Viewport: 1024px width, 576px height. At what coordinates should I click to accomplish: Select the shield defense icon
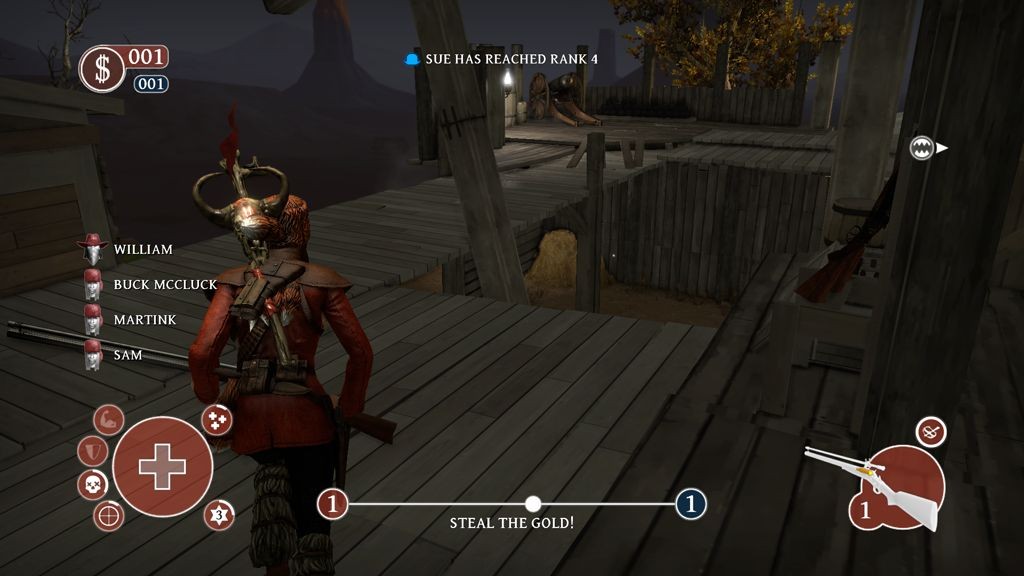point(92,451)
